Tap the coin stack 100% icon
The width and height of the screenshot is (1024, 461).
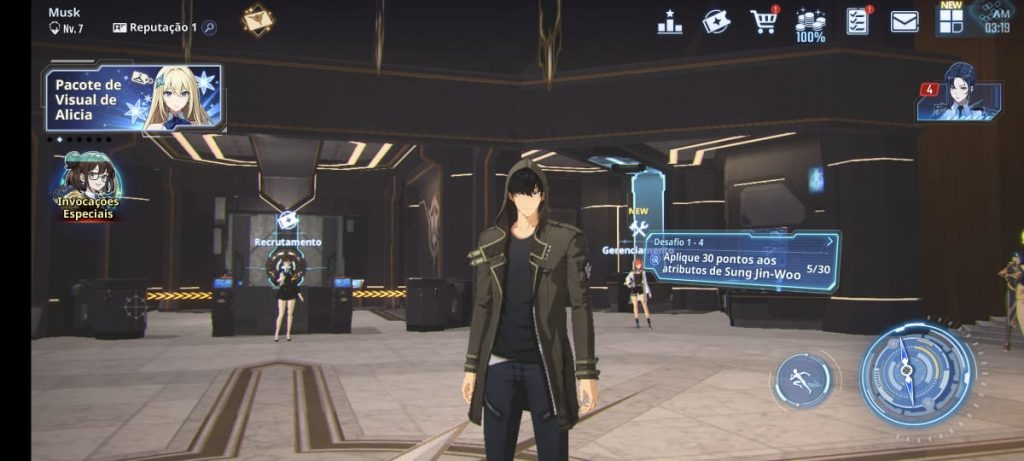(x=810, y=24)
